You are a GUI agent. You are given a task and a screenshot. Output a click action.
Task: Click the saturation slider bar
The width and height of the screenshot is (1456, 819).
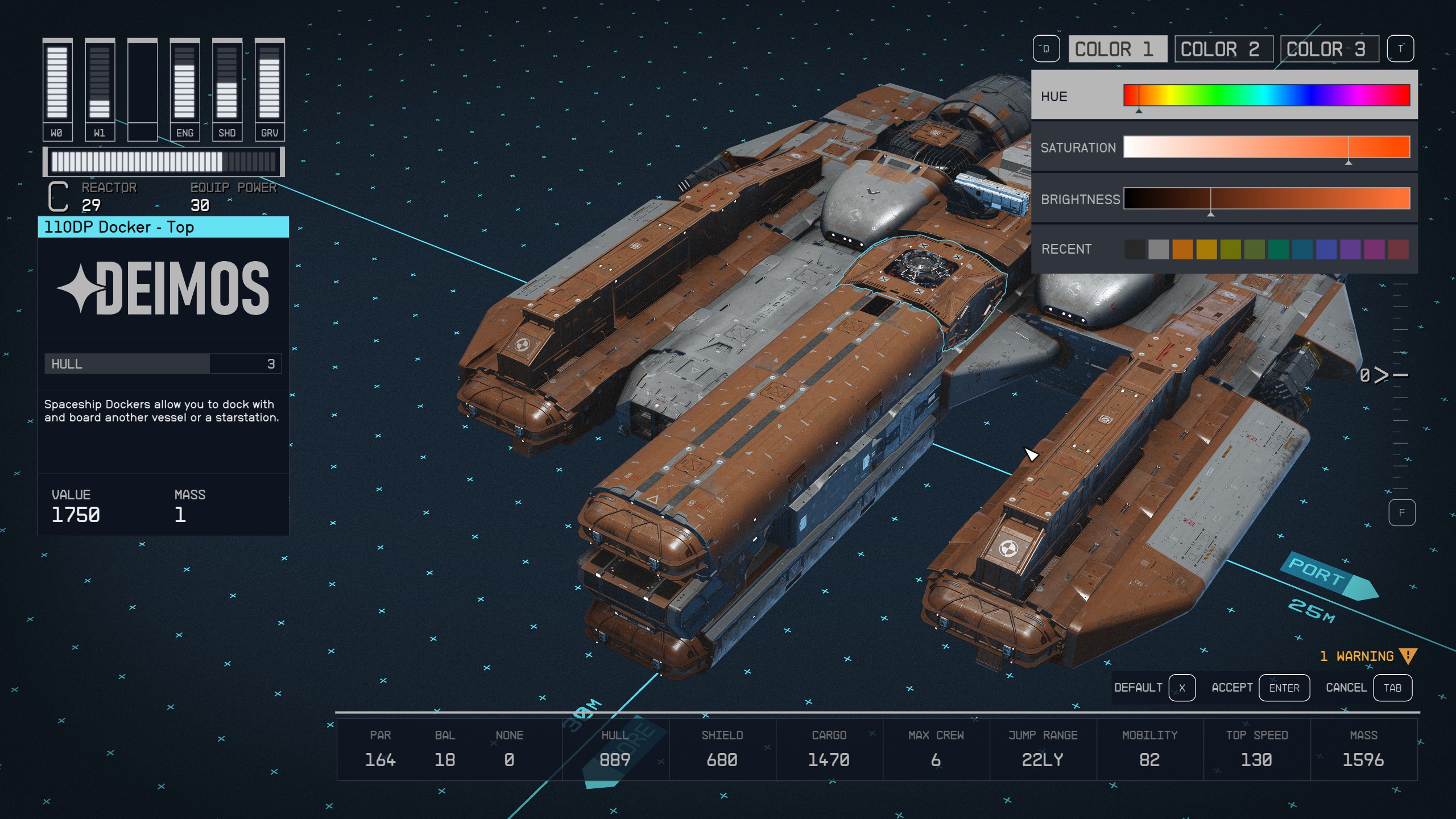(1266, 147)
